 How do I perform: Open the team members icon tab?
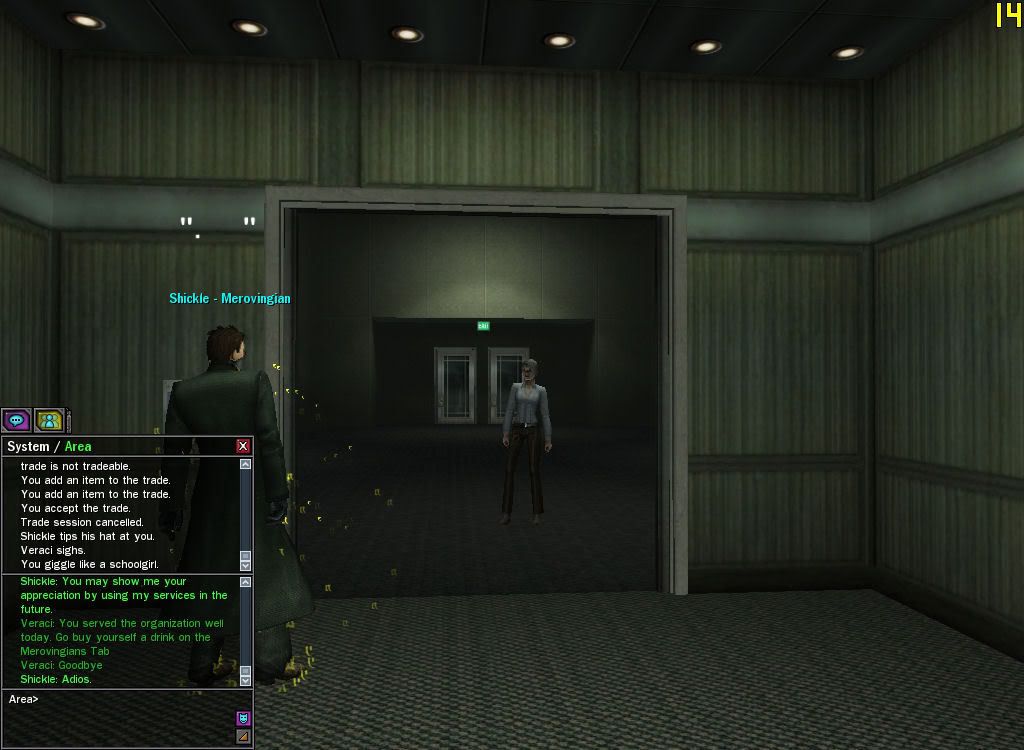[49, 421]
